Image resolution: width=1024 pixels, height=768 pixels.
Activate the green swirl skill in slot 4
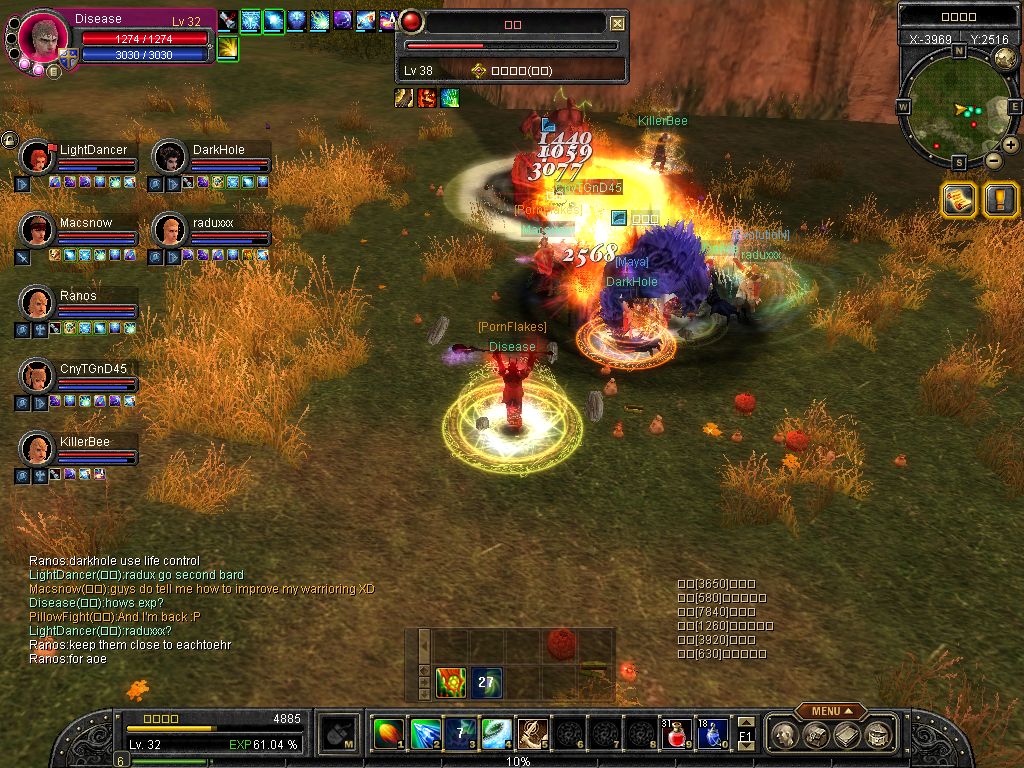pyautogui.click(x=497, y=735)
